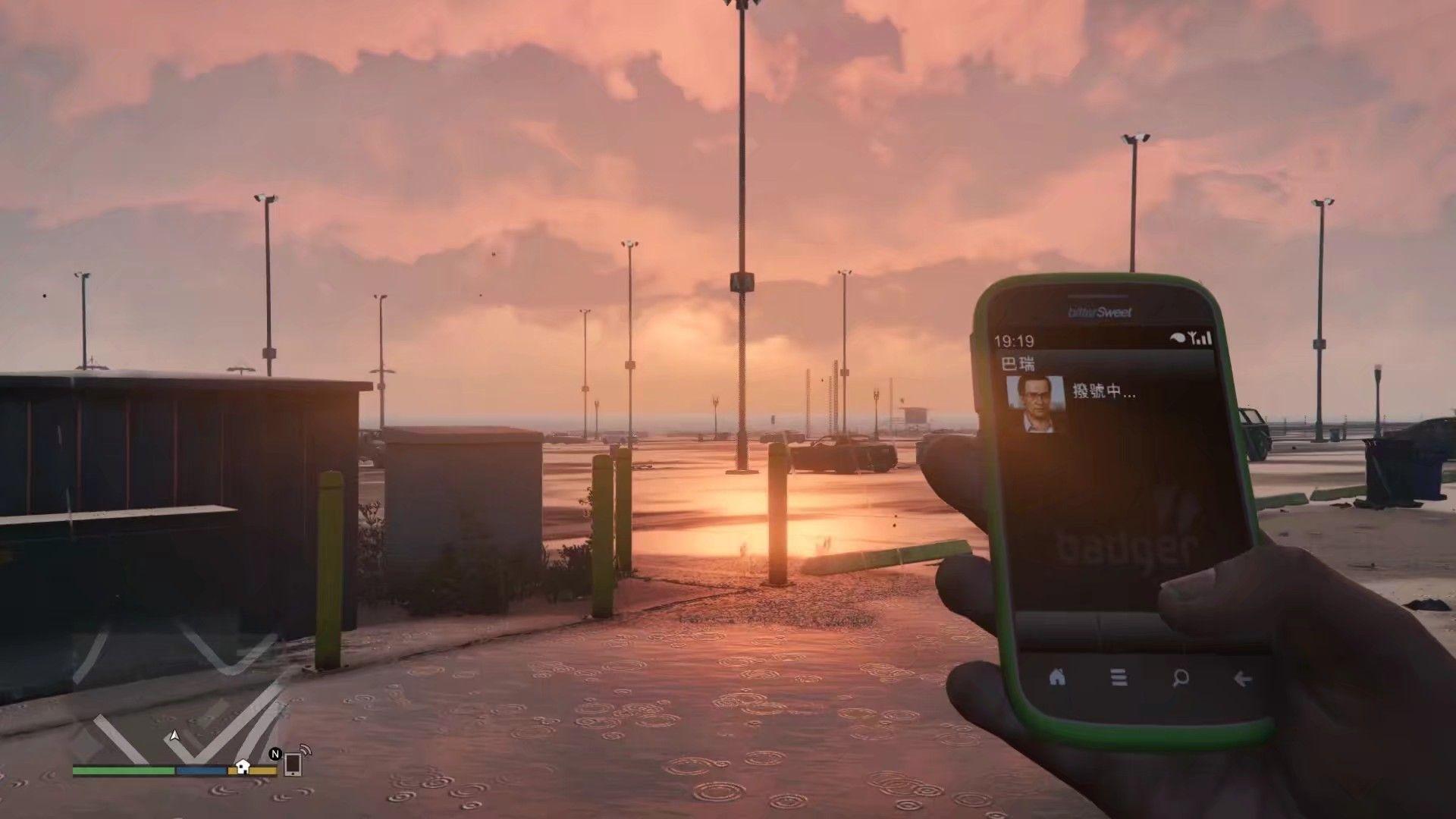Hit the phone's back arrow button

1242,678
